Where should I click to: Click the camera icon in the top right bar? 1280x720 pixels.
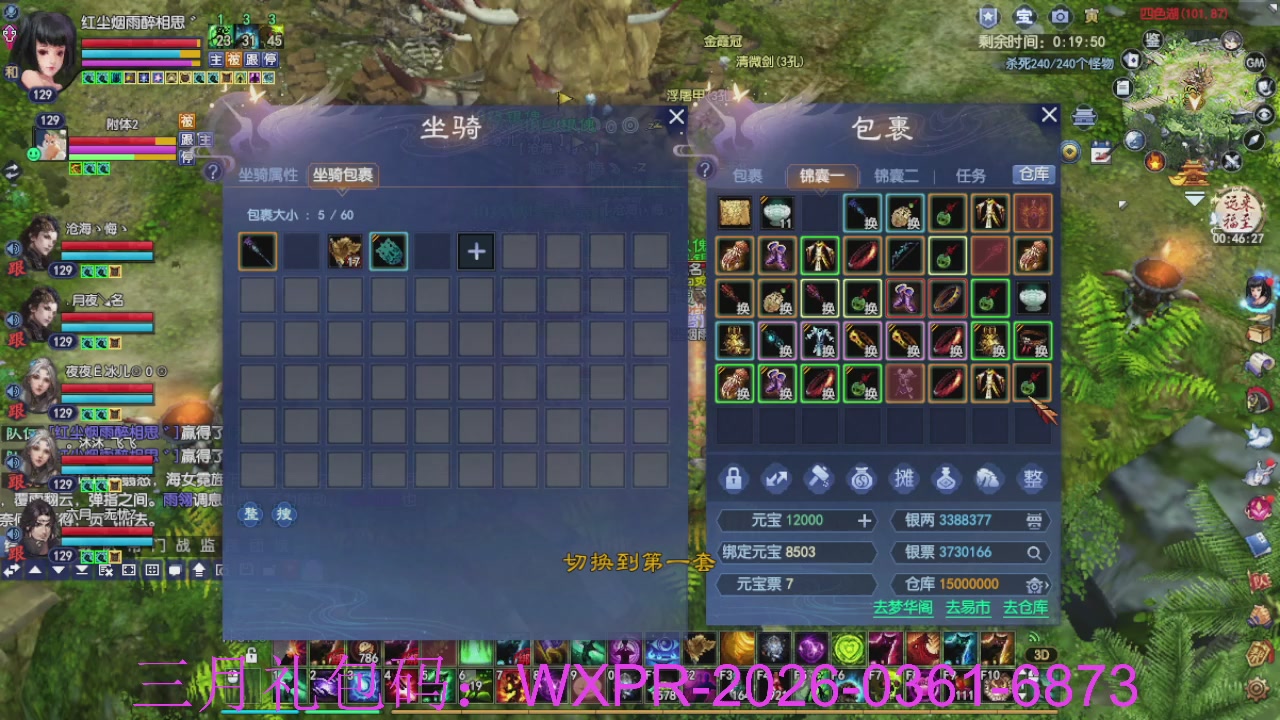pos(1060,17)
